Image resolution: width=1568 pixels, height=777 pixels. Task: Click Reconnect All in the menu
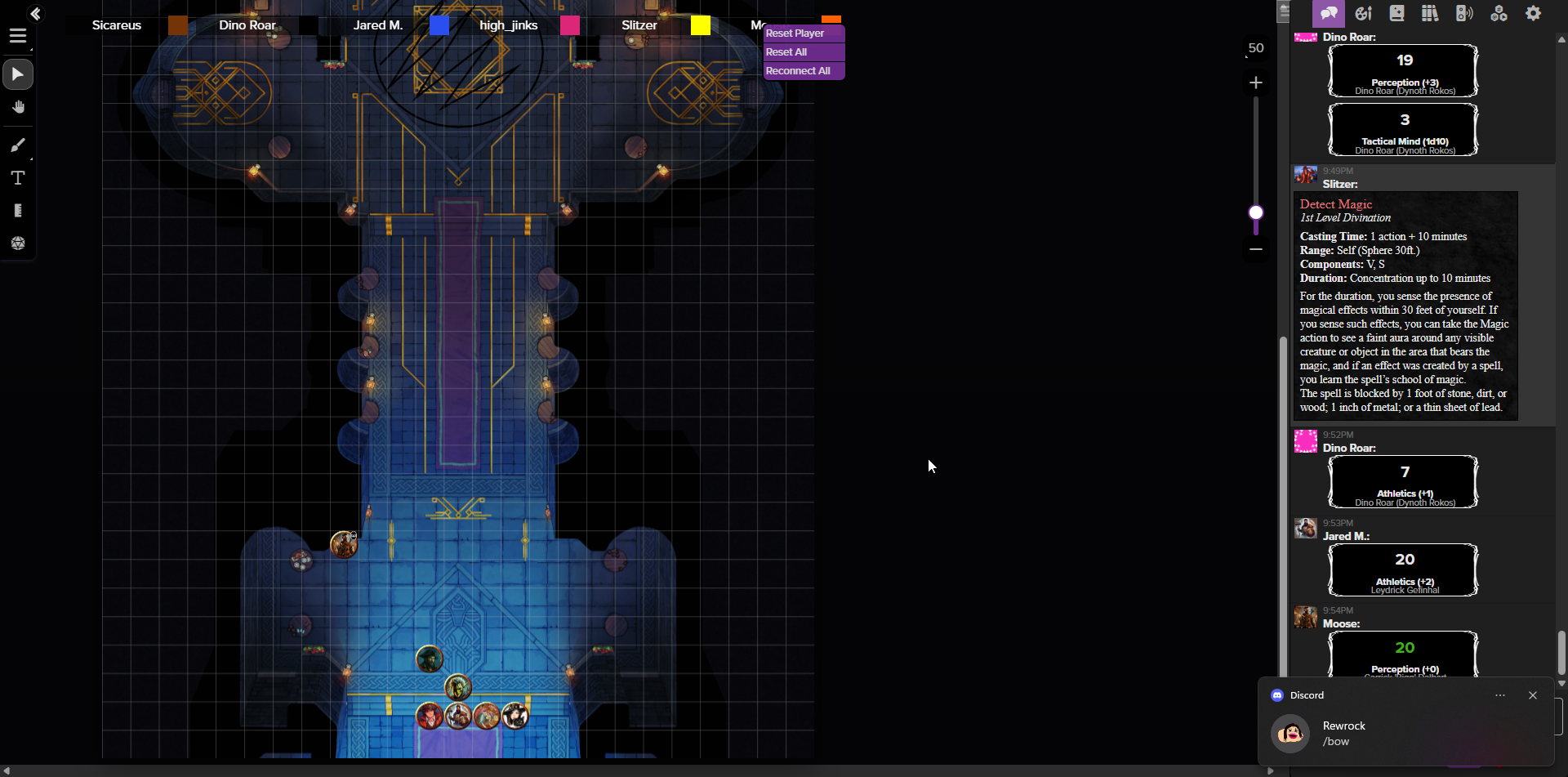coord(798,71)
